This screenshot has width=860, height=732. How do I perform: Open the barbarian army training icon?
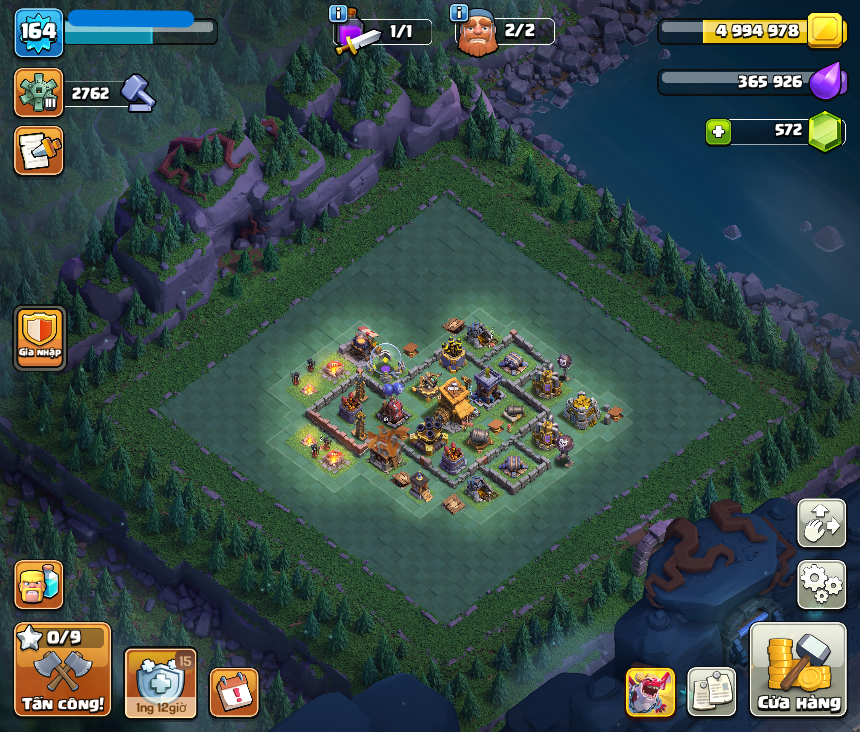pos(39,584)
